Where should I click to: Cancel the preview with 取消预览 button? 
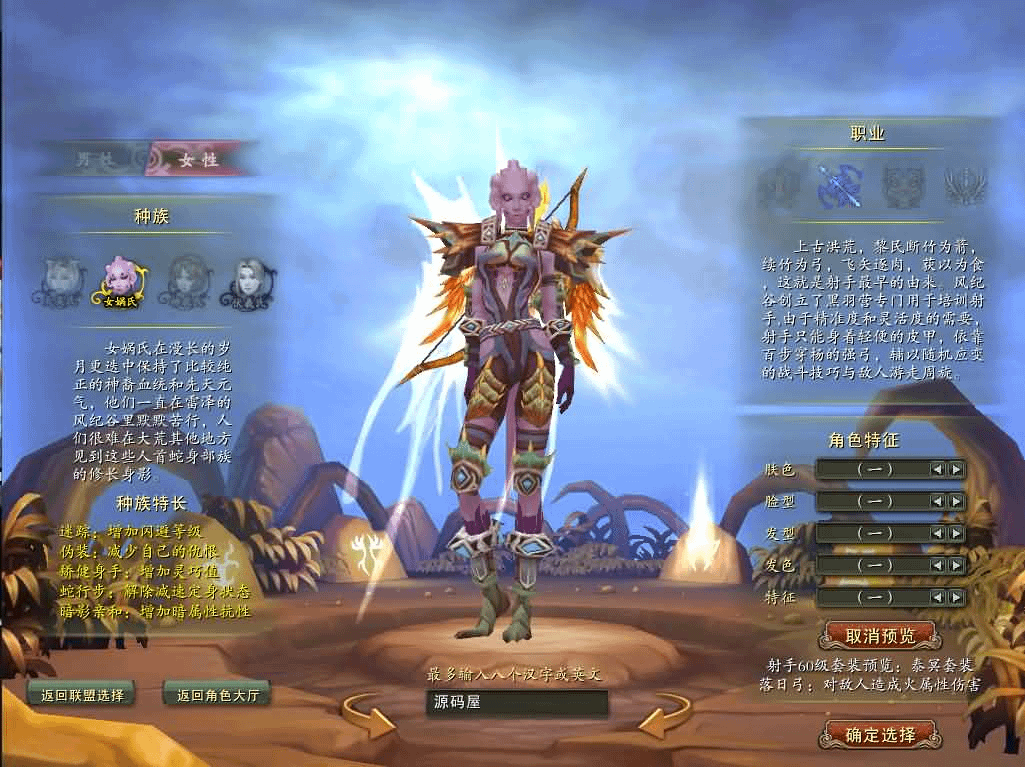coord(879,635)
